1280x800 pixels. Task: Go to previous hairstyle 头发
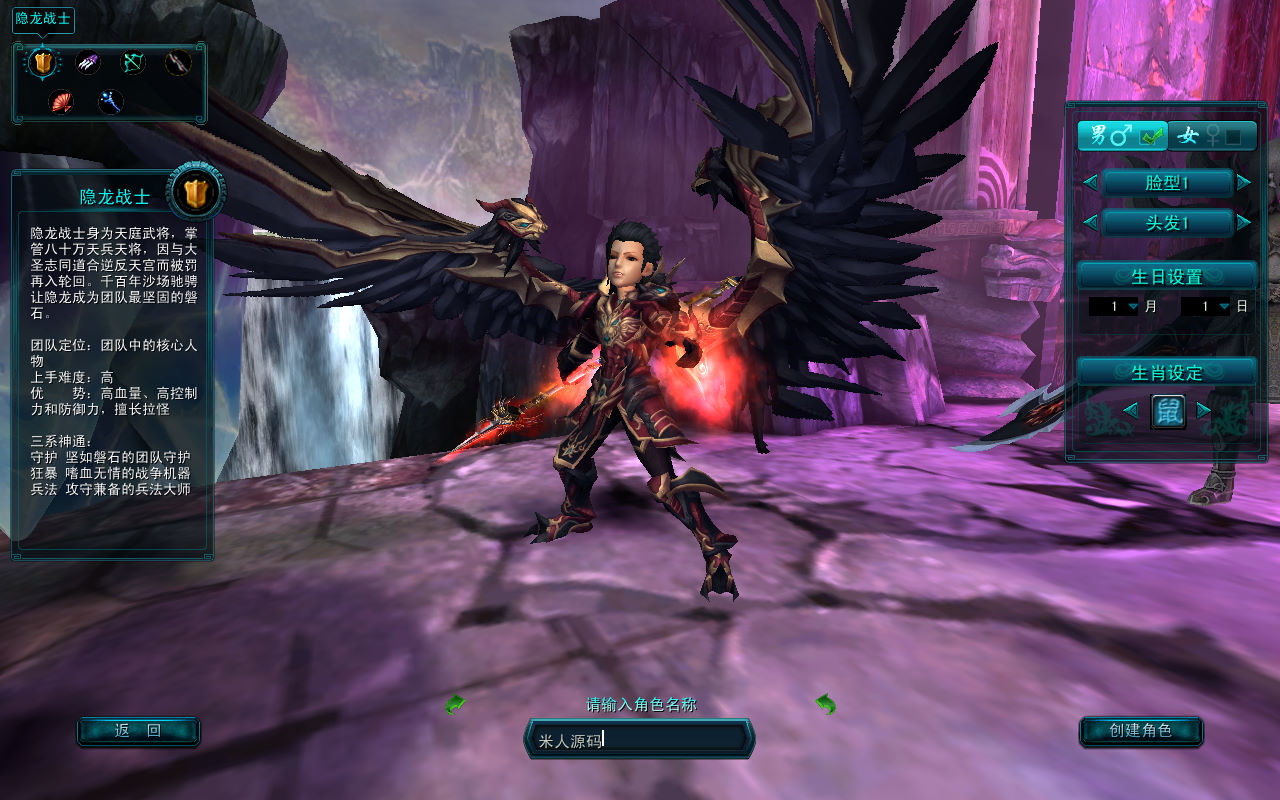click(x=1090, y=221)
